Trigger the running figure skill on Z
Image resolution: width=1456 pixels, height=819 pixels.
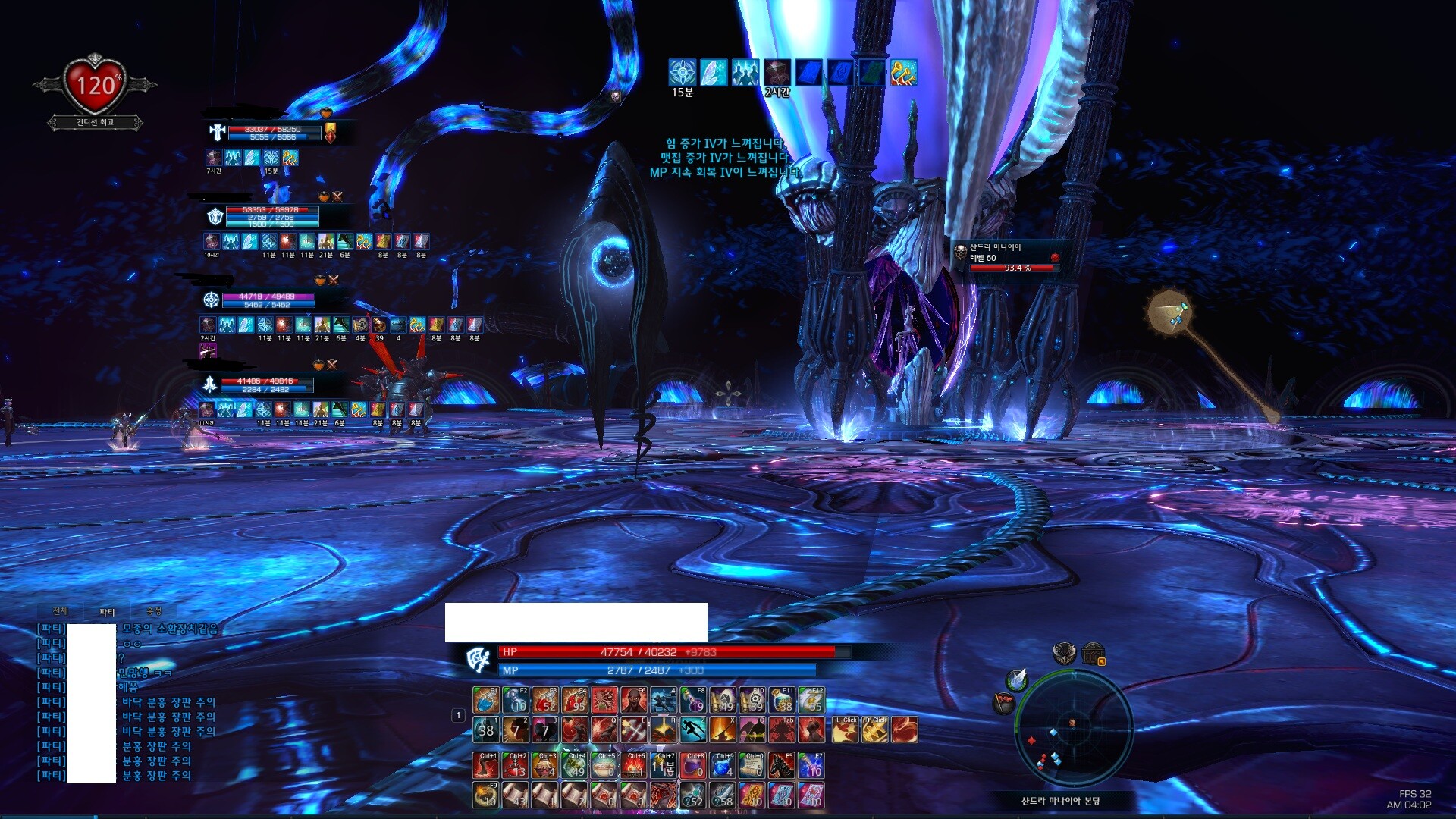pyautogui.click(x=693, y=730)
